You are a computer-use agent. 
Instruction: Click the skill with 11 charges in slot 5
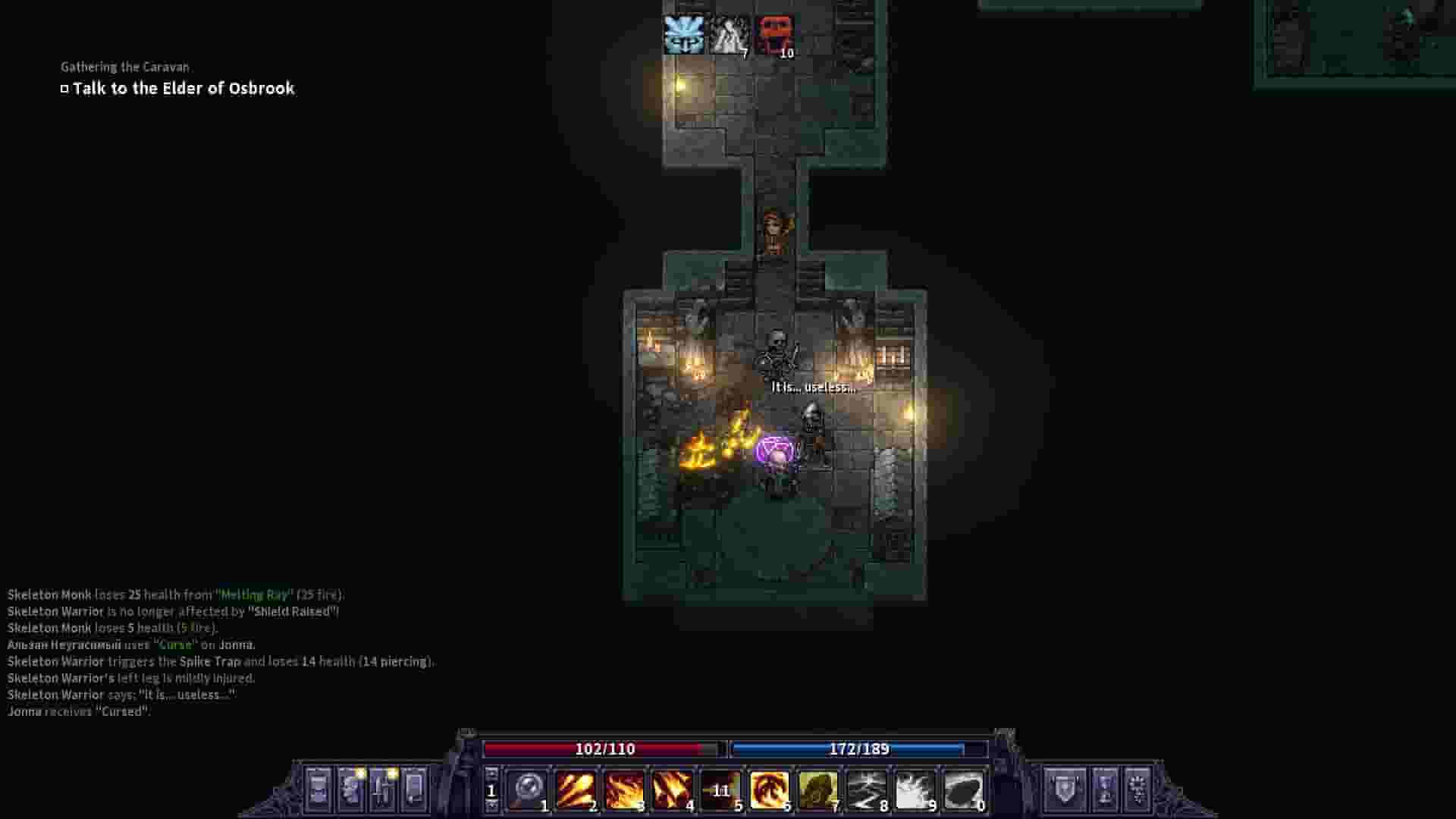[x=720, y=787]
